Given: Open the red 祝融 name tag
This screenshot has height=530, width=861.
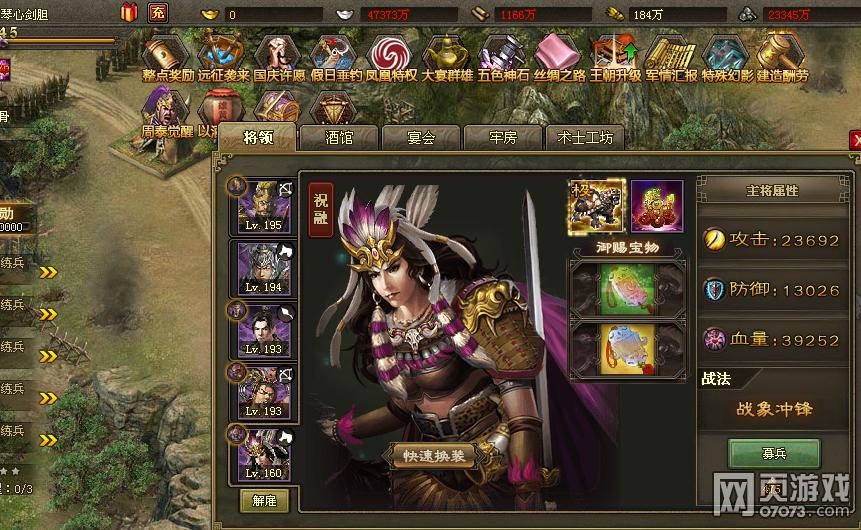Looking at the screenshot, I should click(320, 209).
